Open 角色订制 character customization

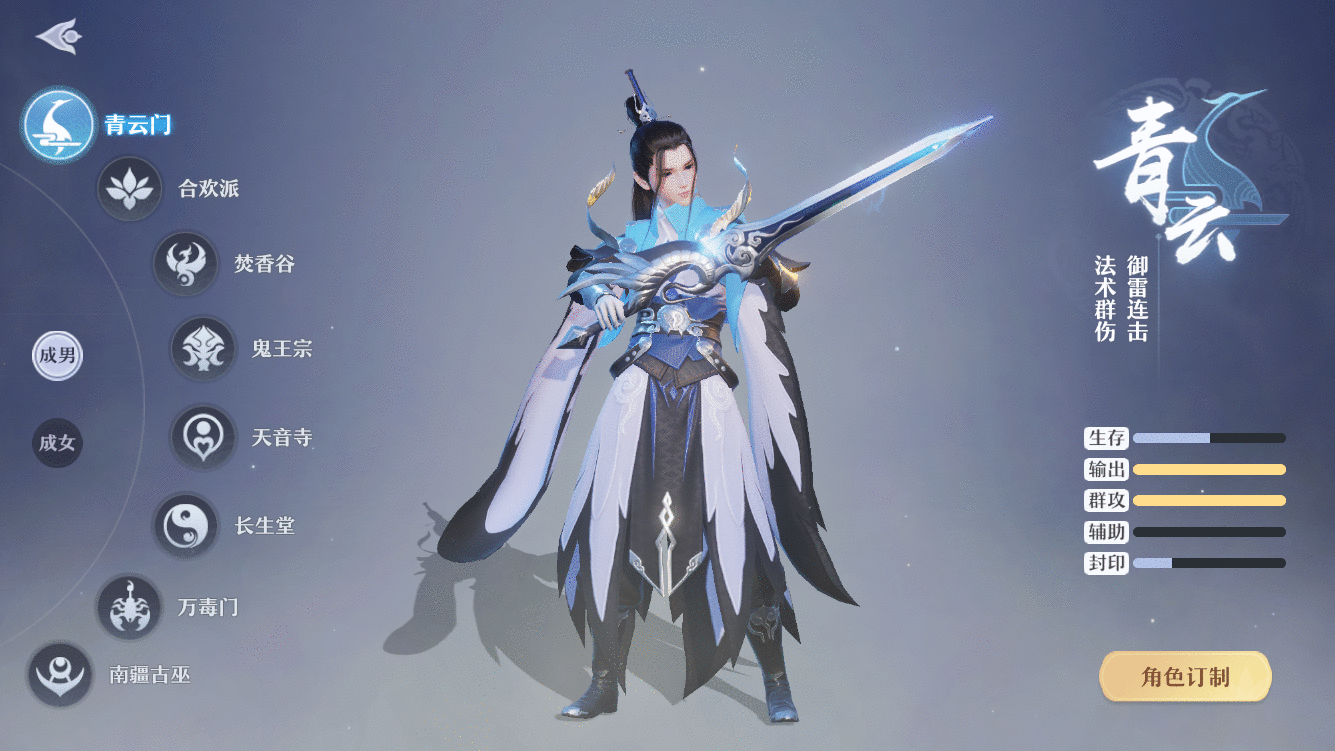click(x=1185, y=677)
